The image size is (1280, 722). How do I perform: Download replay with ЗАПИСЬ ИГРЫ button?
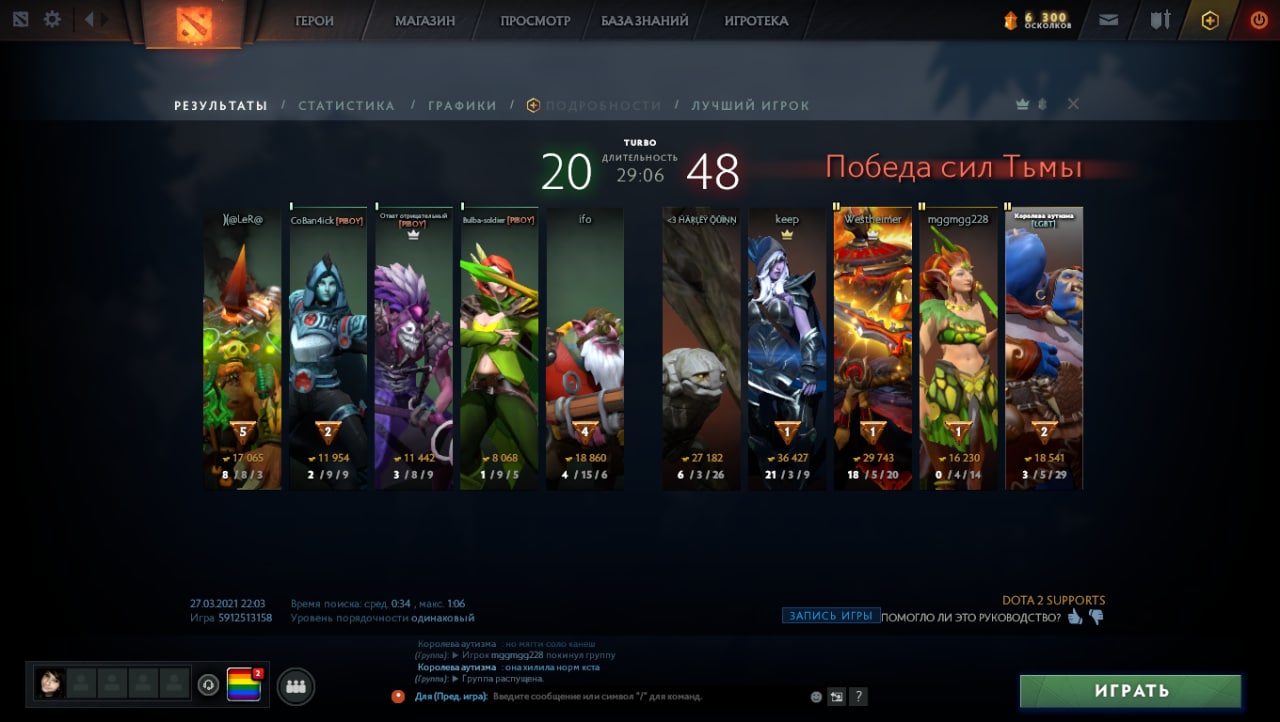coord(830,616)
